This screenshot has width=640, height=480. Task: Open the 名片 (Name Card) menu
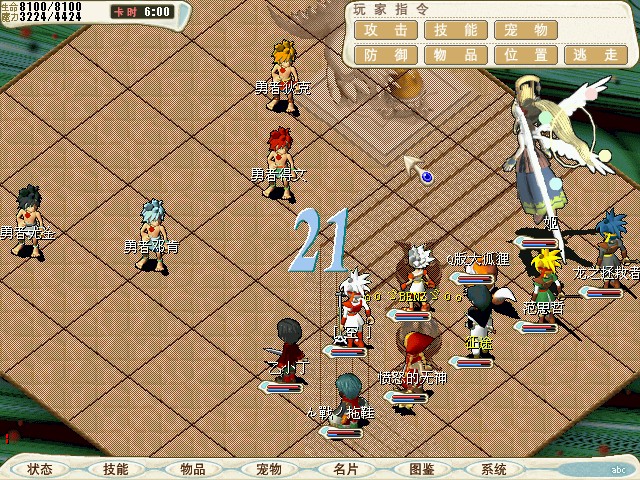pos(345,469)
